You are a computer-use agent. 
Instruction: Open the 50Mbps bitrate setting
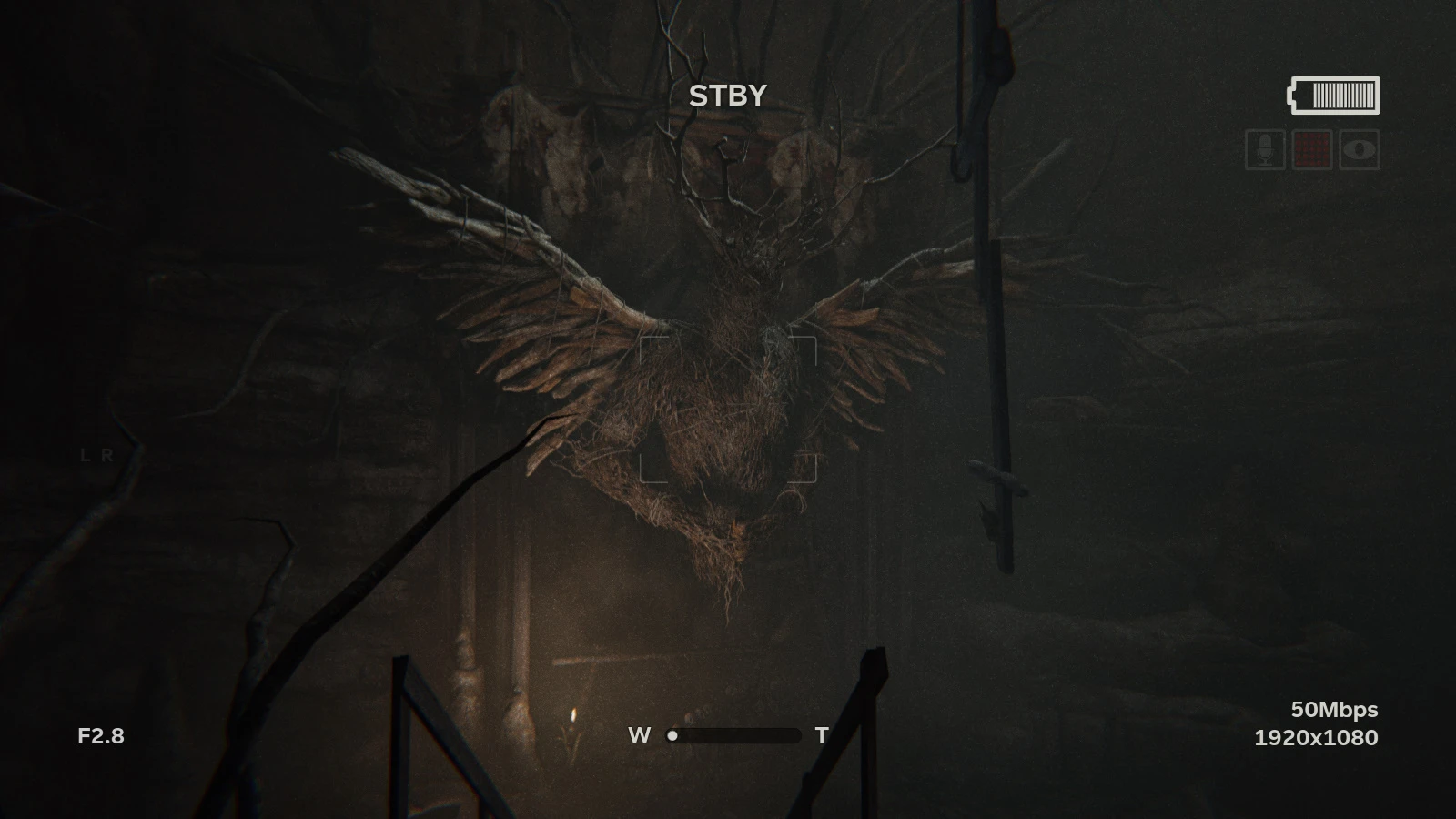[x=1334, y=709]
